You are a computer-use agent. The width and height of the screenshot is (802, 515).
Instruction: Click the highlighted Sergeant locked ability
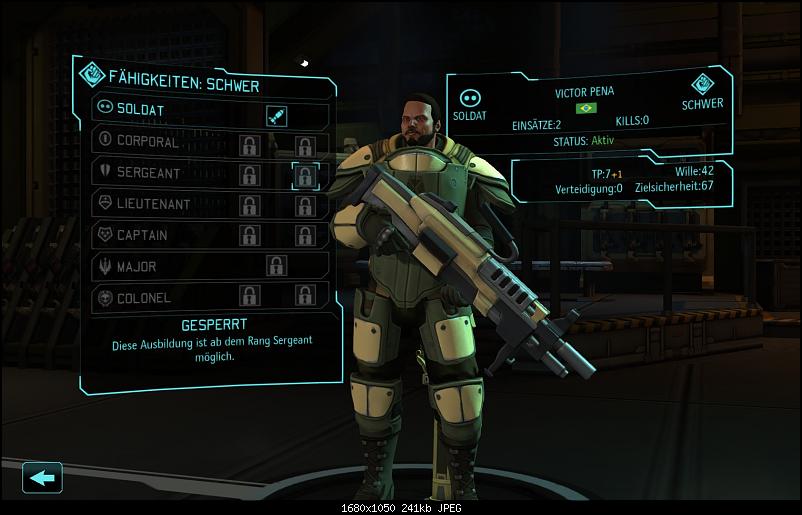[x=305, y=175]
